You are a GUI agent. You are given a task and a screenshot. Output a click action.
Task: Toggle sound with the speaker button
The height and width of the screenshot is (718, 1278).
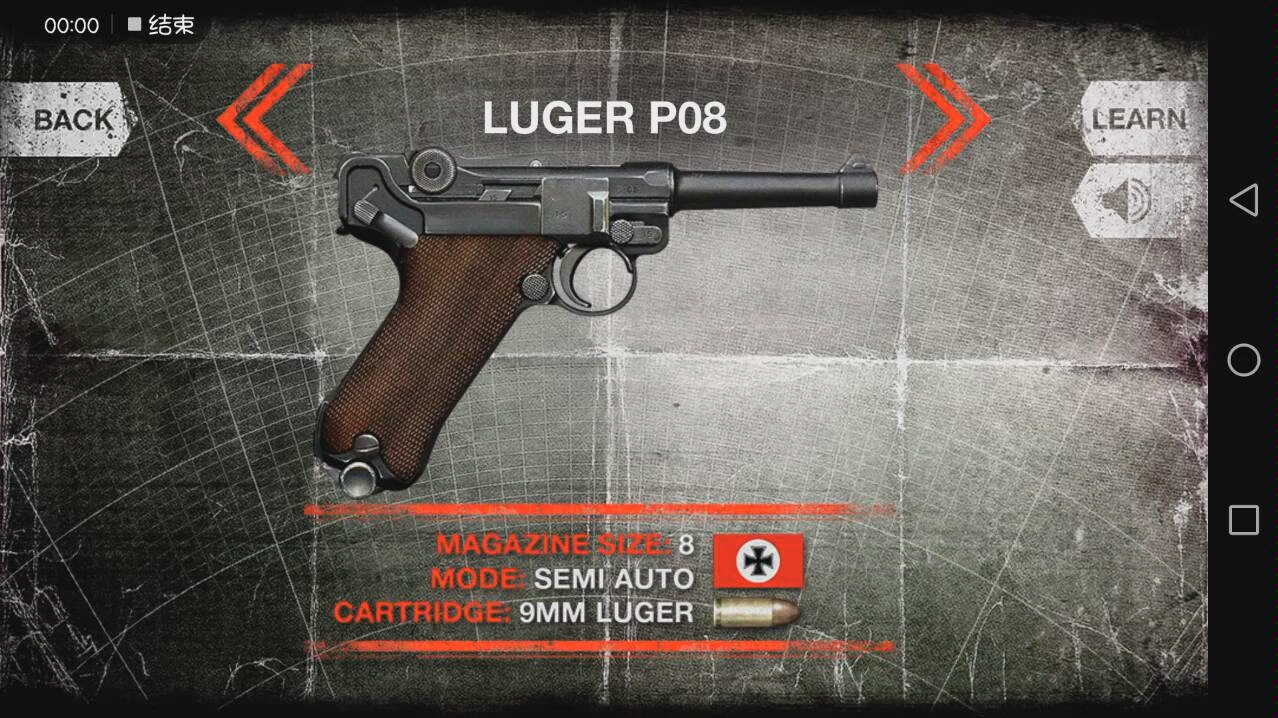point(1136,201)
